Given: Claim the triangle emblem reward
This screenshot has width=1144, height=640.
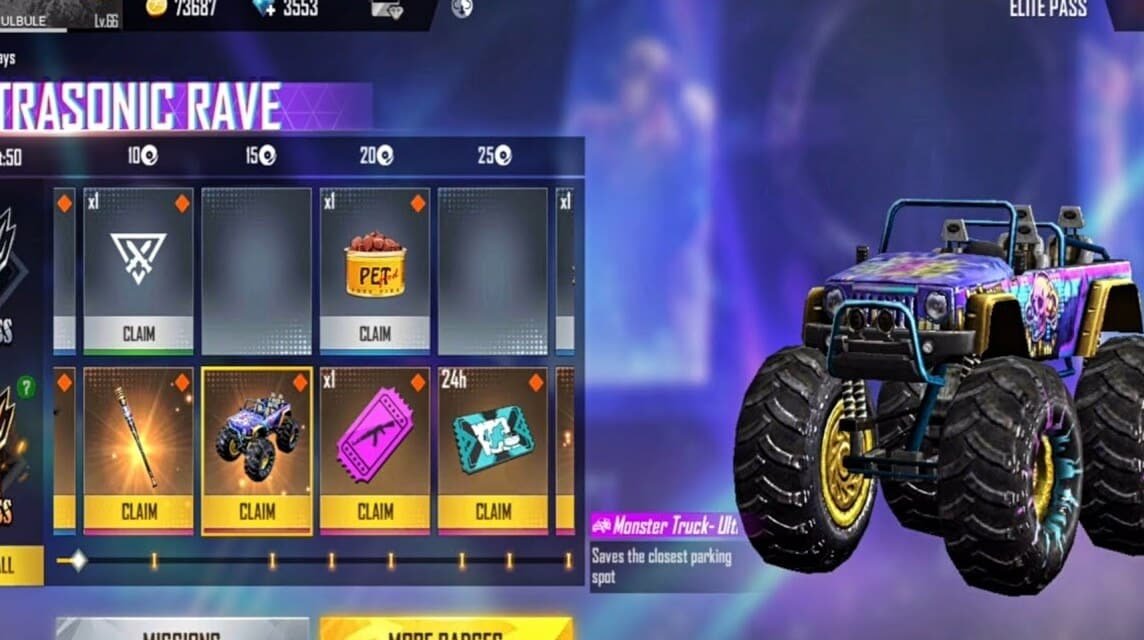Looking at the screenshot, I should tap(138, 333).
